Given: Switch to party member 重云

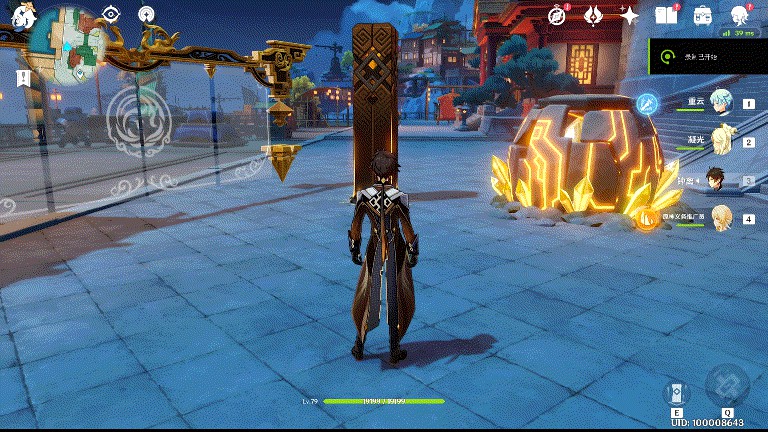Looking at the screenshot, I should click(x=721, y=102).
